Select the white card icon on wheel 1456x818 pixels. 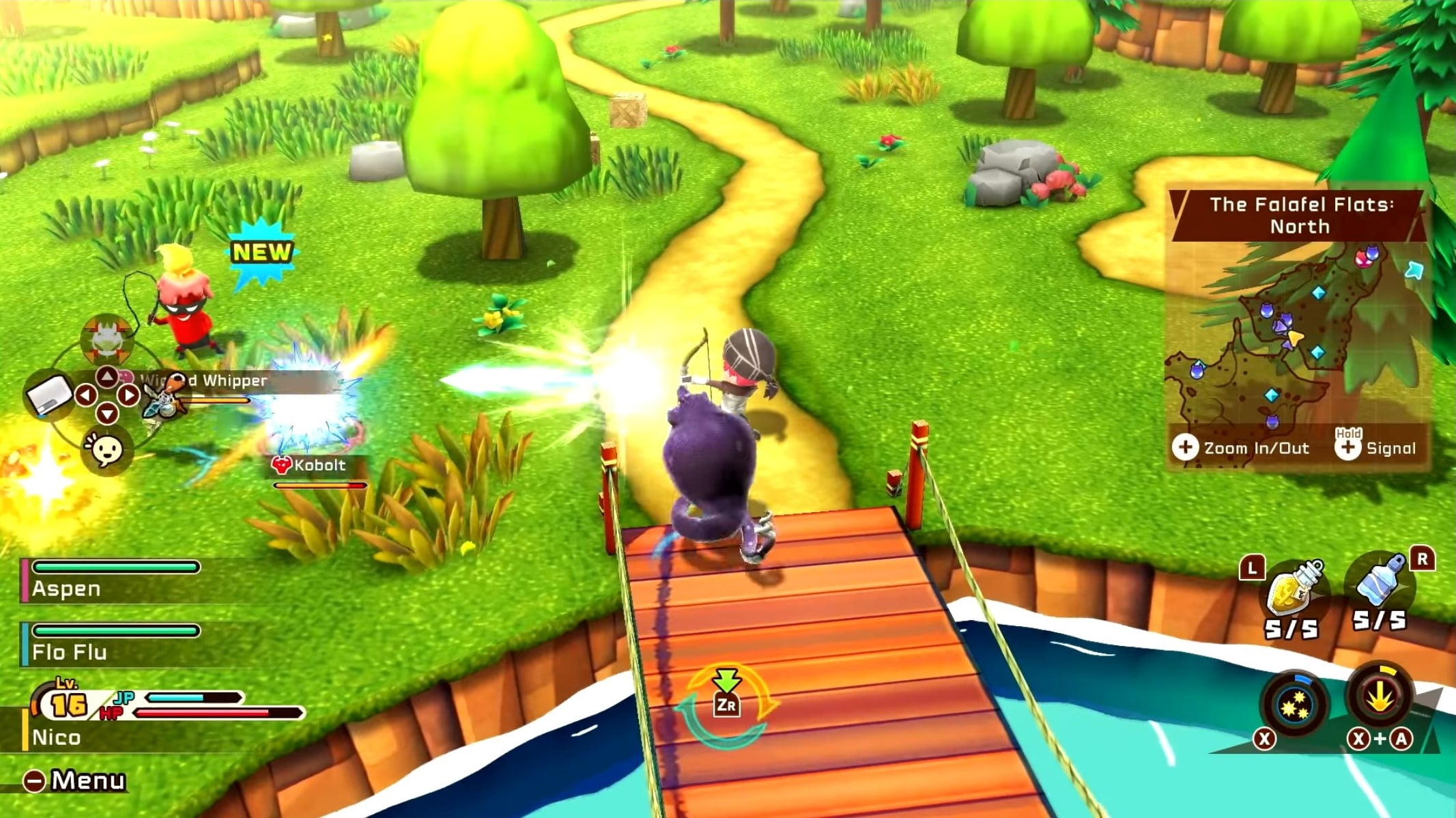(x=49, y=395)
